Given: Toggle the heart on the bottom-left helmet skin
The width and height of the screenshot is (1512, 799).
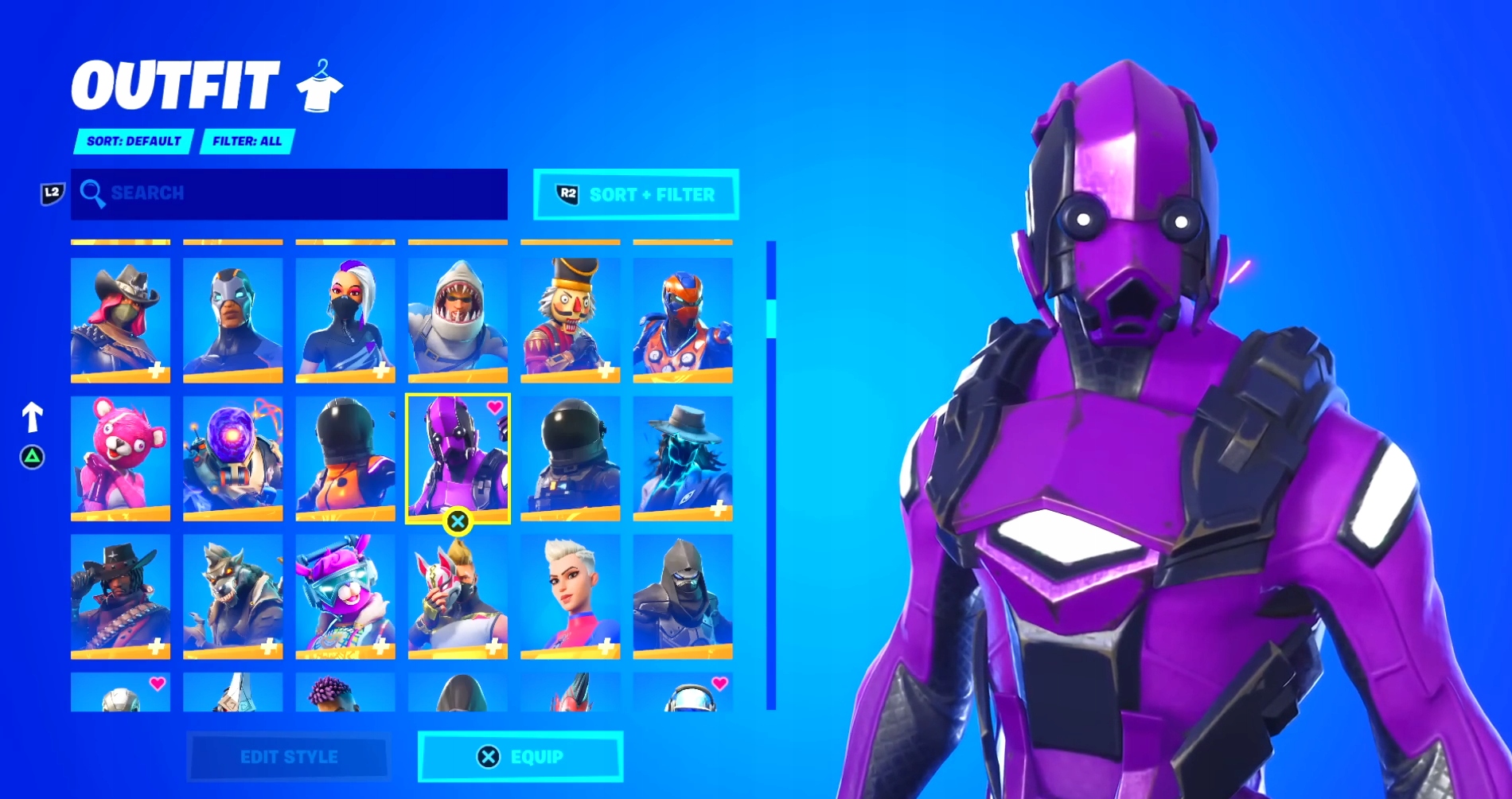Looking at the screenshot, I should [x=157, y=683].
